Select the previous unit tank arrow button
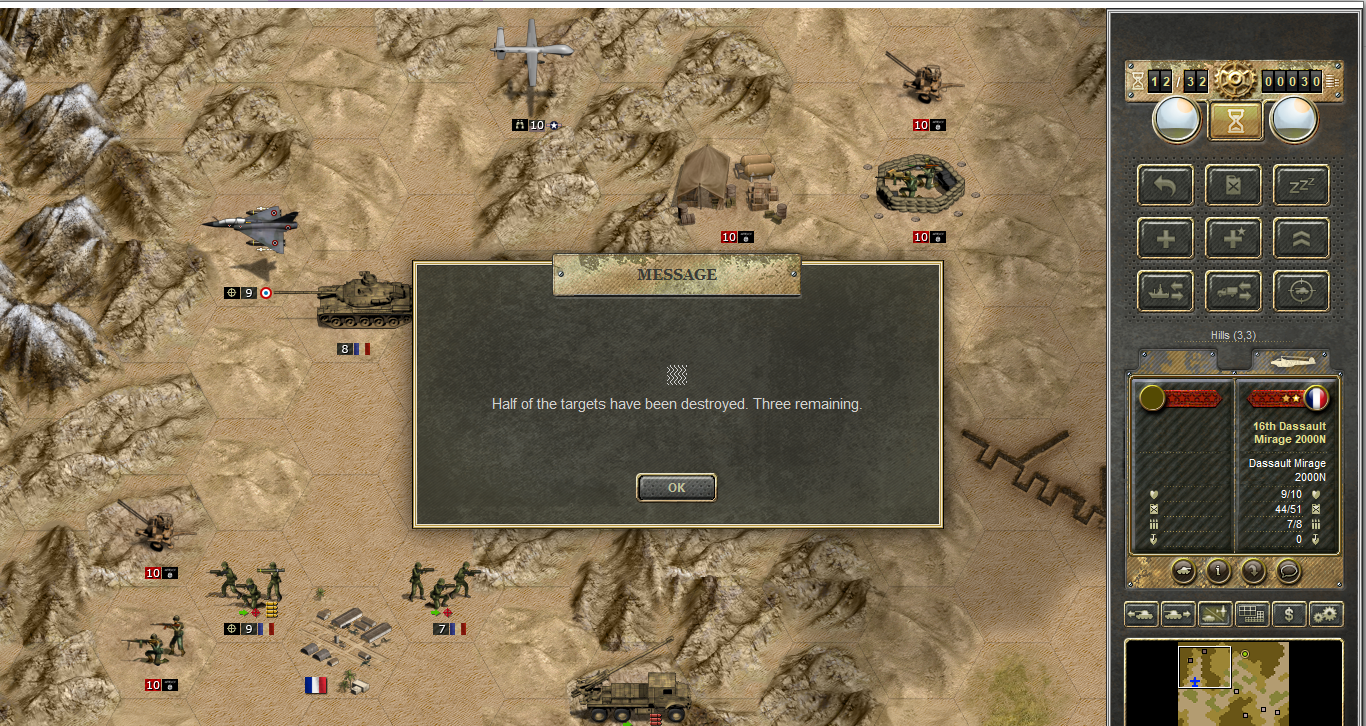Screen dimensions: 1366x726 pyautogui.click(x=1142, y=614)
